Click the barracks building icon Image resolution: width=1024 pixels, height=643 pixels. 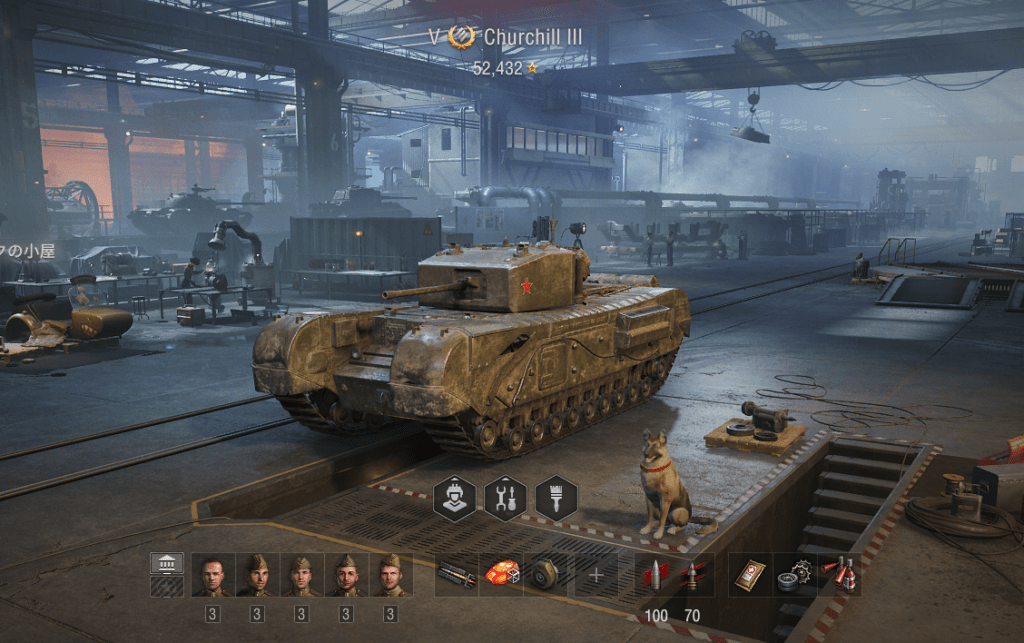(x=167, y=564)
